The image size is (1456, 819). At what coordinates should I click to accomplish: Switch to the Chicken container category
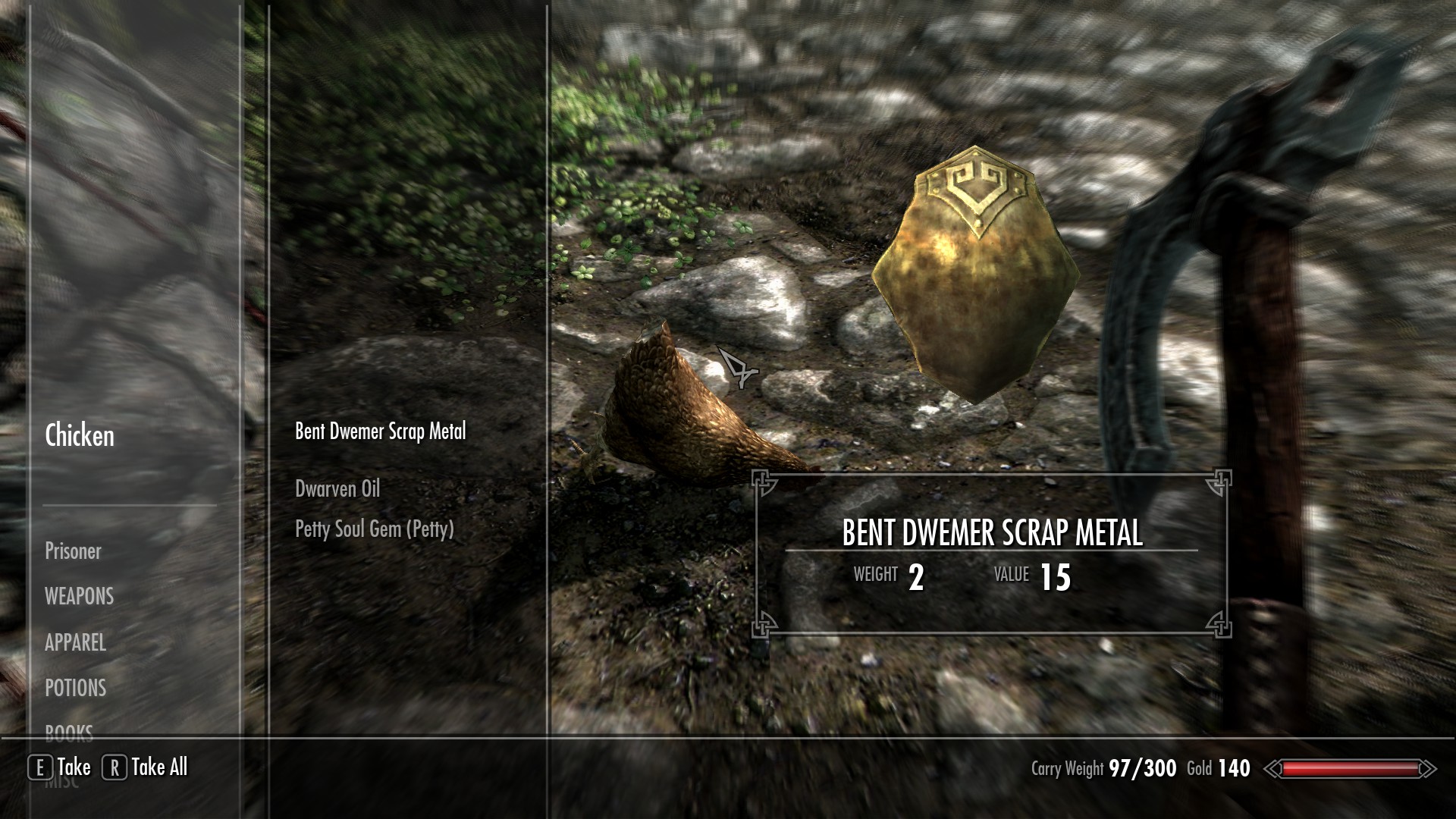[80, 436]
